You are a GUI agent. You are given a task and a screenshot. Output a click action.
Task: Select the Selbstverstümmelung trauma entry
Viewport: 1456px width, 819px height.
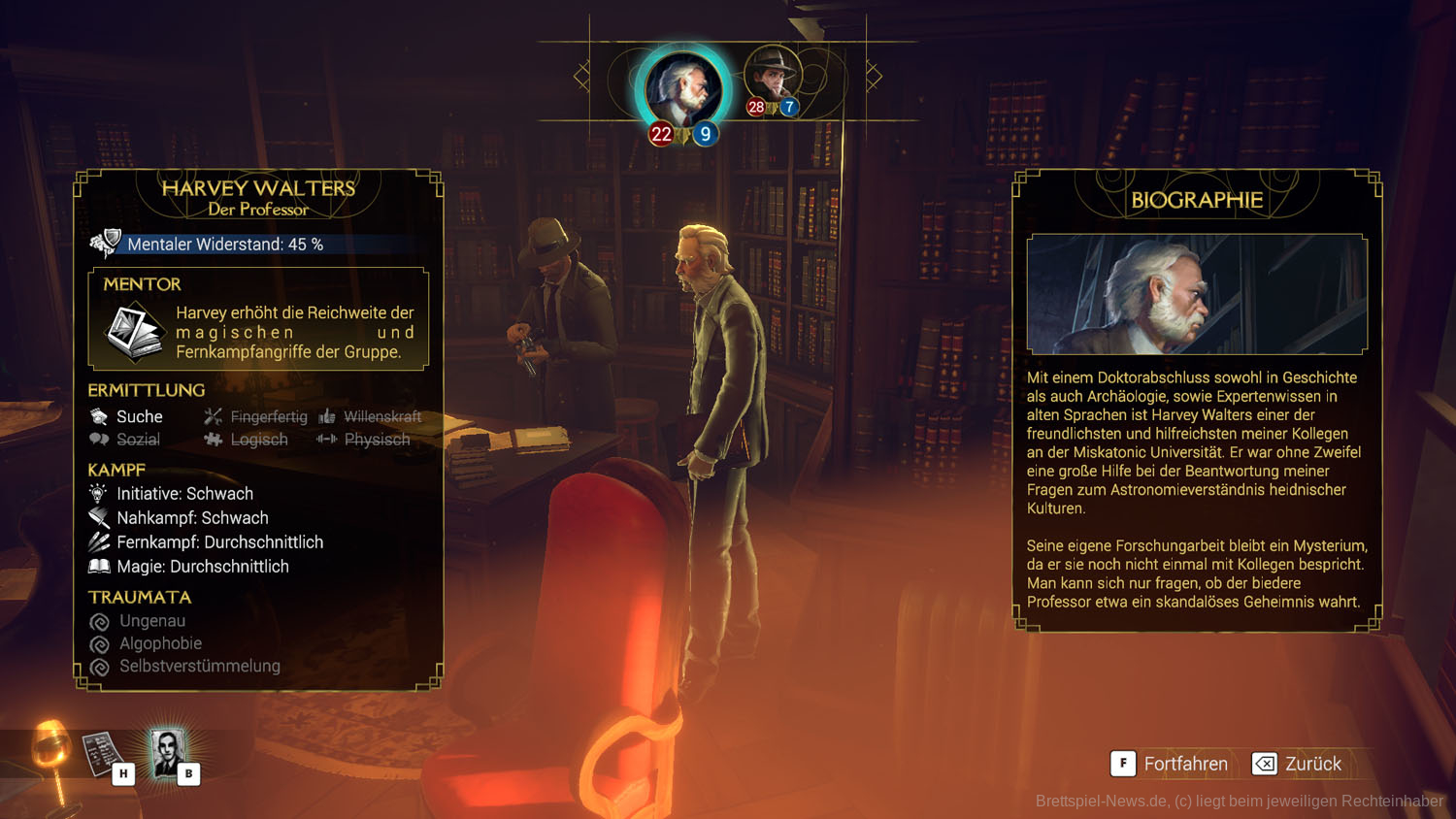coord(199,667)
